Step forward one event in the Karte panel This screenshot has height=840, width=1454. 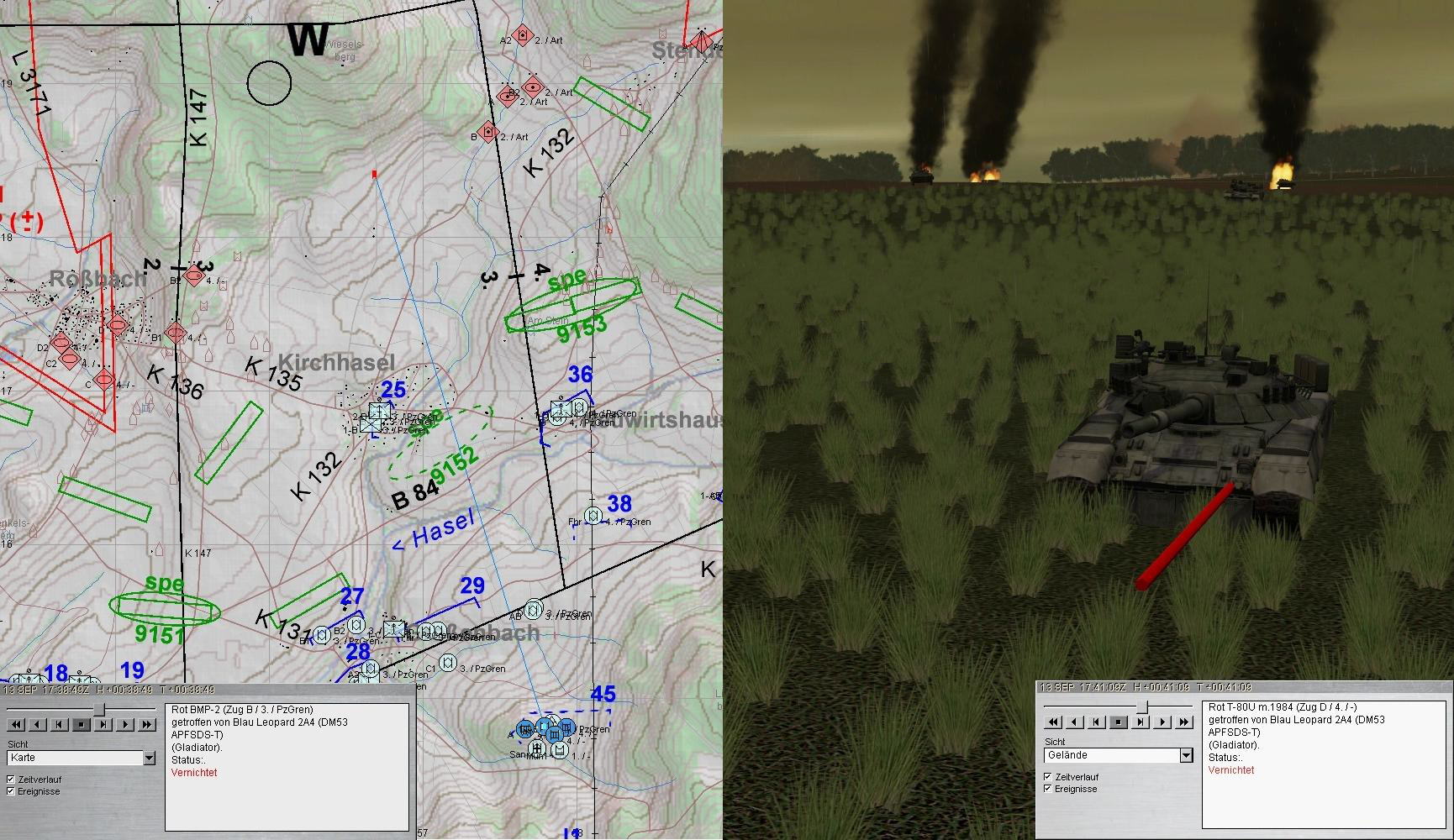click(103, 724)
